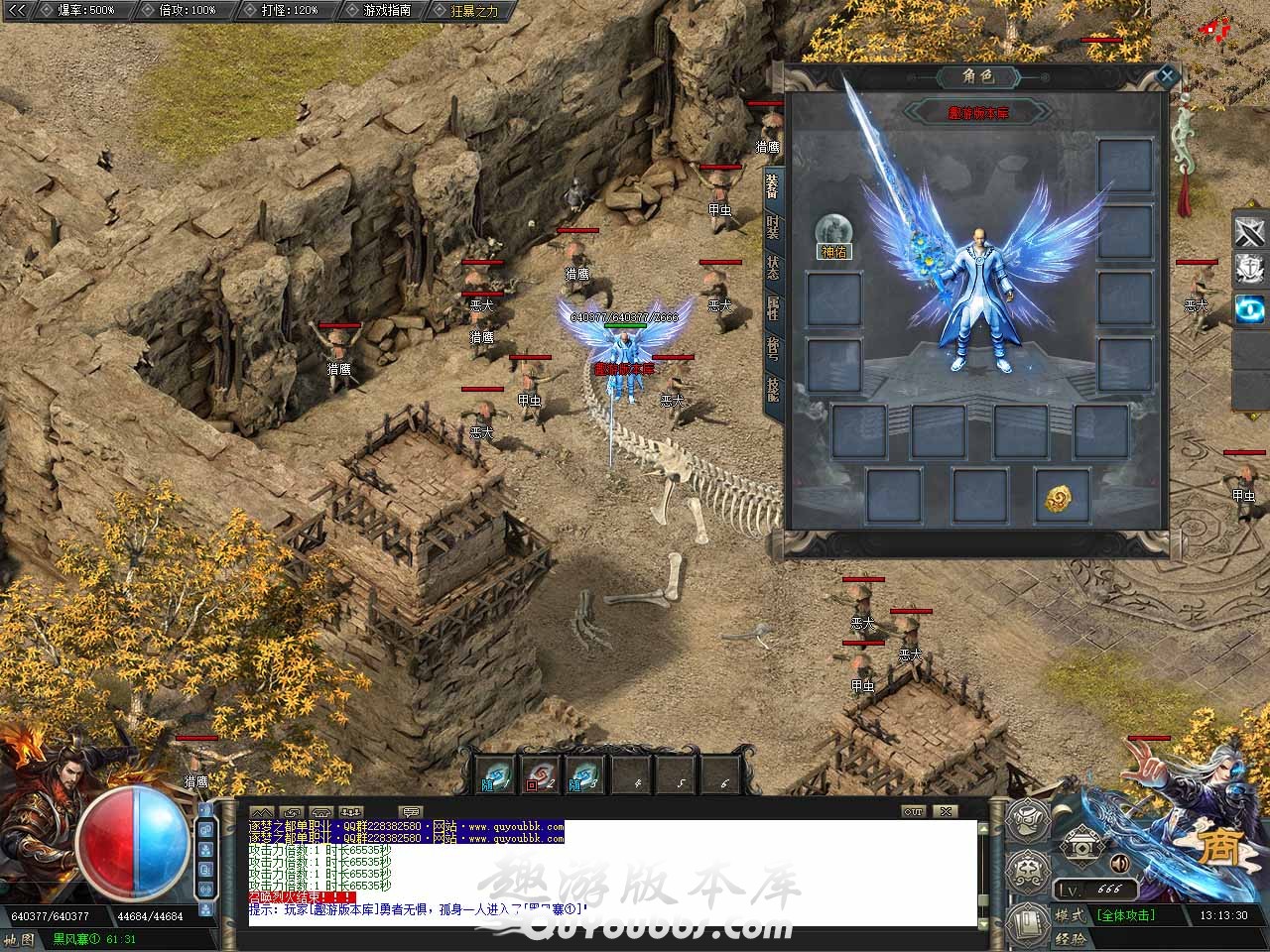
Task: Activate the glowing blue eye side icon
Action: (1248, 308)
